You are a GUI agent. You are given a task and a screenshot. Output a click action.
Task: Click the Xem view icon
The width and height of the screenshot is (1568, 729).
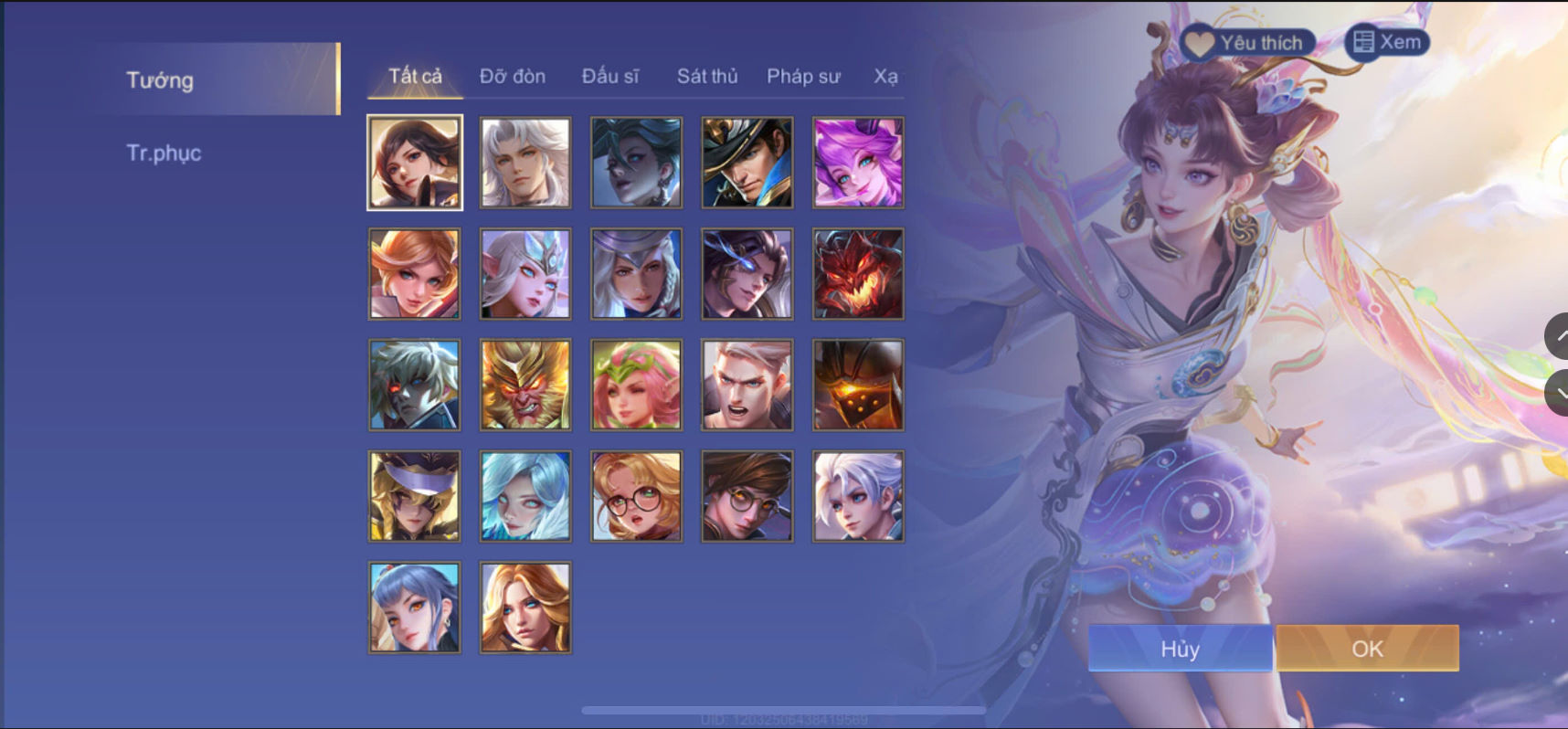pyautogui.click(x=1388, y=41)
